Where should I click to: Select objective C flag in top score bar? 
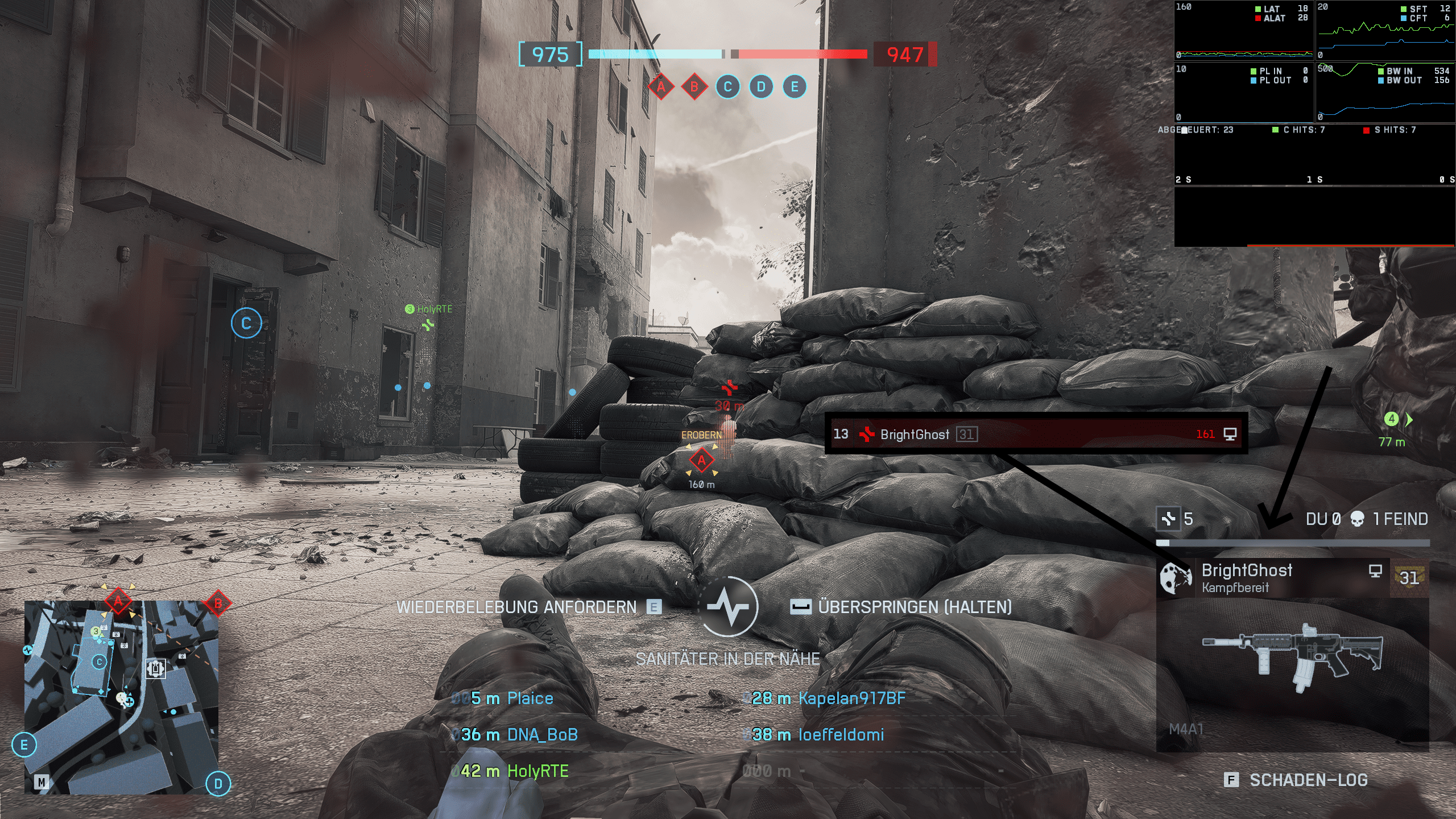727,87
